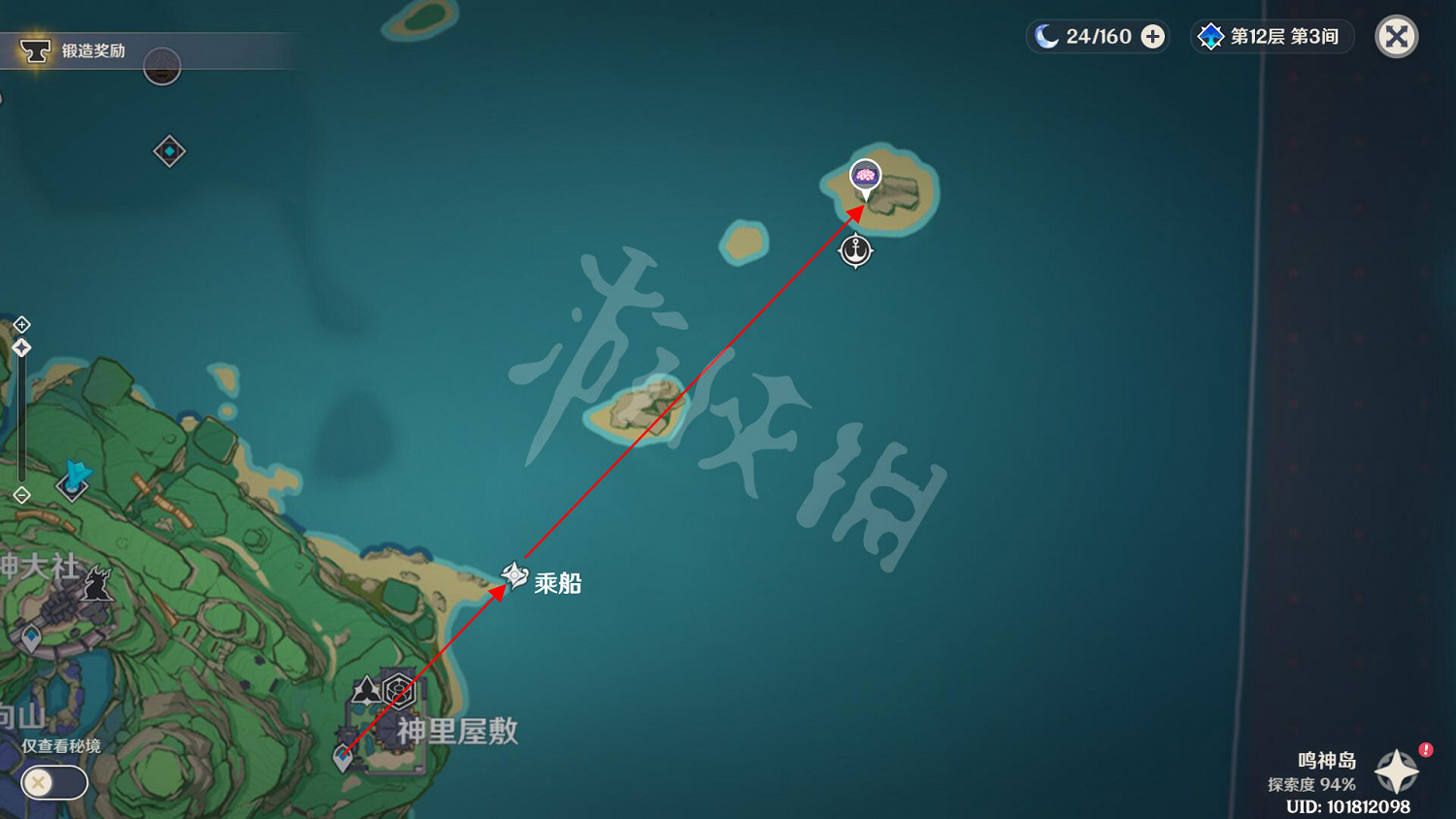Open the custom pin marker on the northern island
This screenshot has height=819, width=1456.
pos(864,177)
